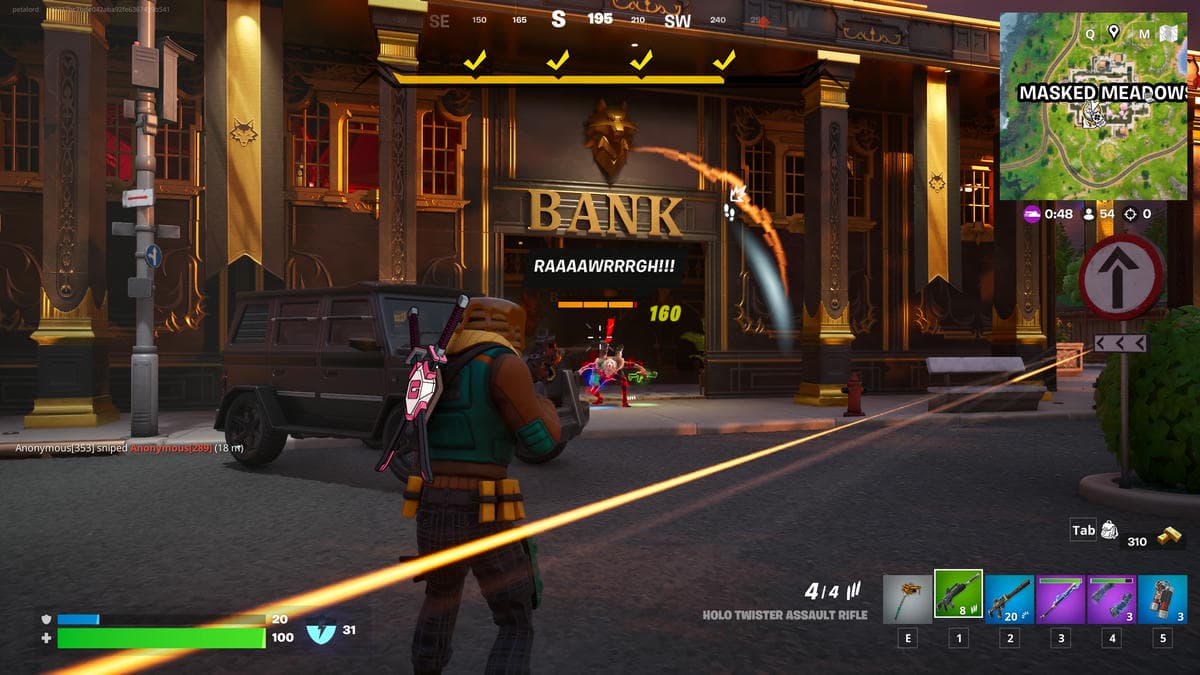
Task: Select the pickaxe harvesting tool slot
Action: click(x=907, y=599)
